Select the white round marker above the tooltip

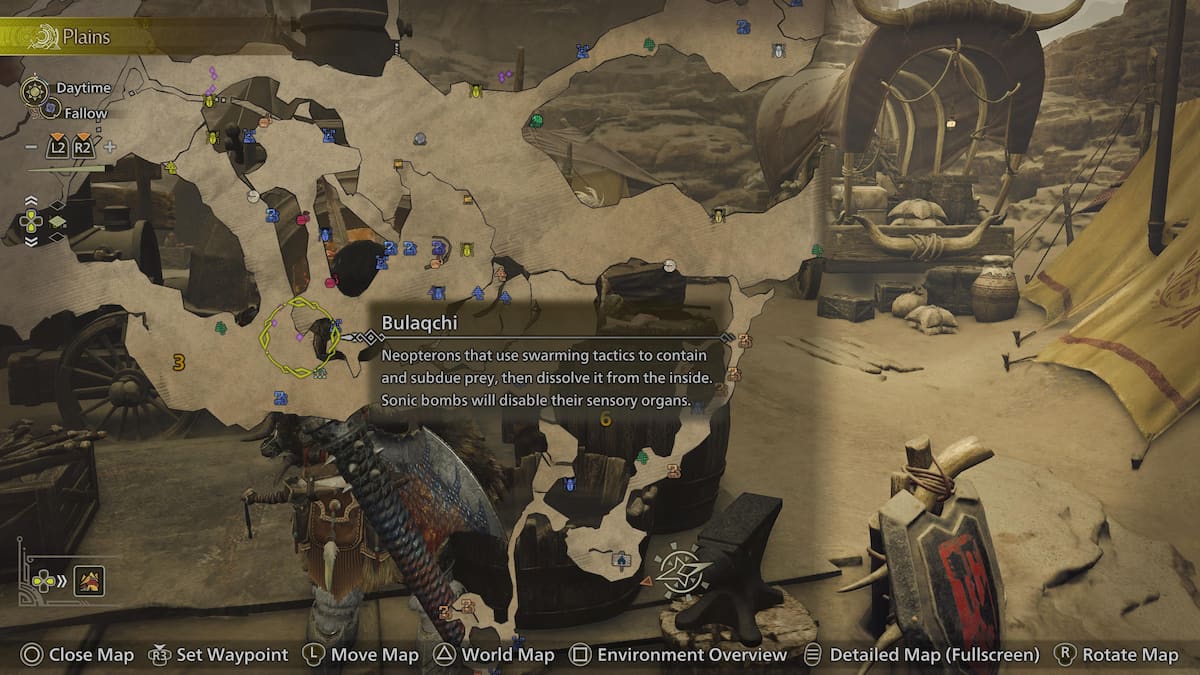(x=670, y=265)
